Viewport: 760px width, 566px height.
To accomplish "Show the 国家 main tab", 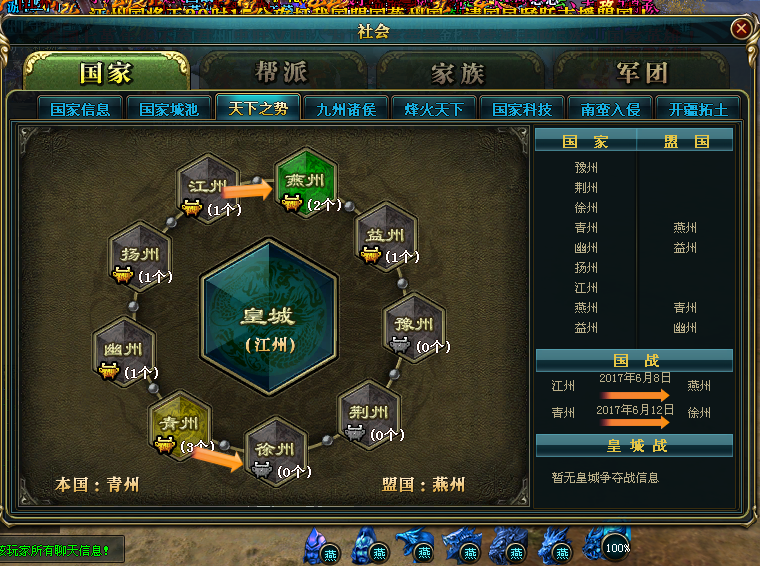I will (x=106, y=73).
